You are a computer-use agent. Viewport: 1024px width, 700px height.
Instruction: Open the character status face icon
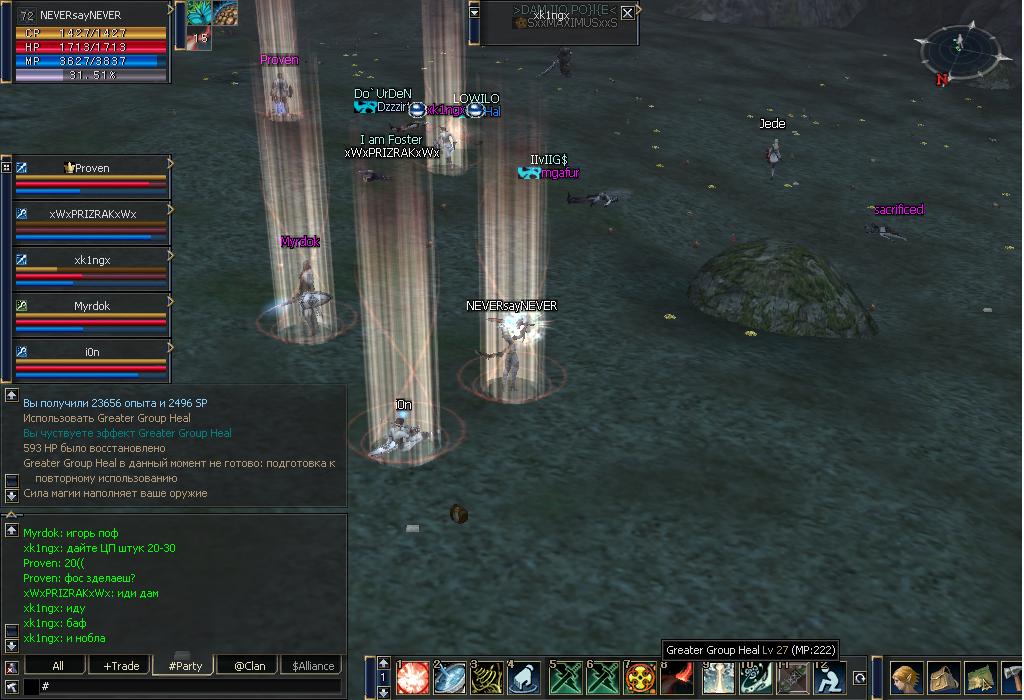(907, 678)
